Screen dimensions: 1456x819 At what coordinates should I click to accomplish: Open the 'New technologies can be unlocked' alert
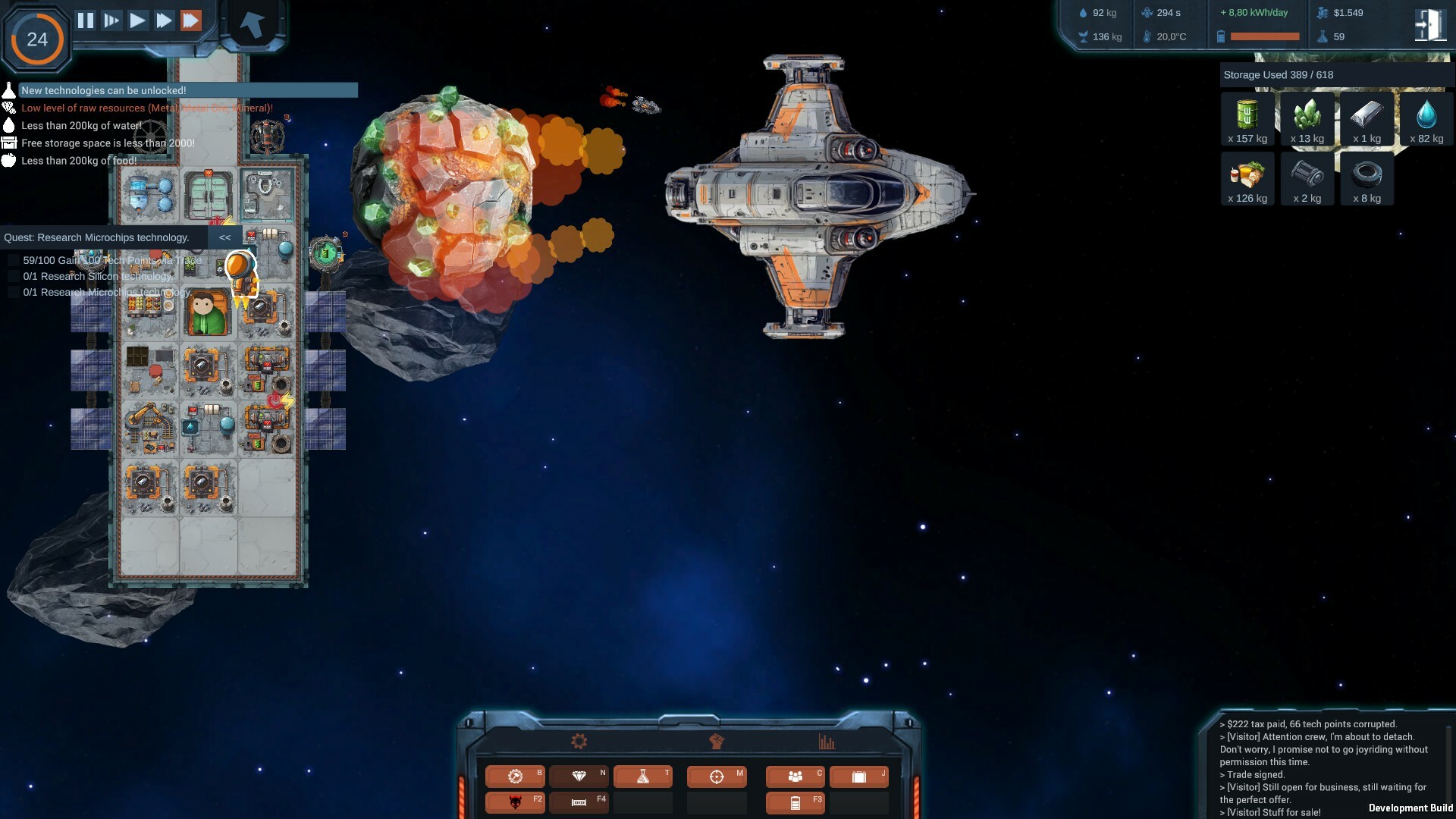click(x=104, y=90)
